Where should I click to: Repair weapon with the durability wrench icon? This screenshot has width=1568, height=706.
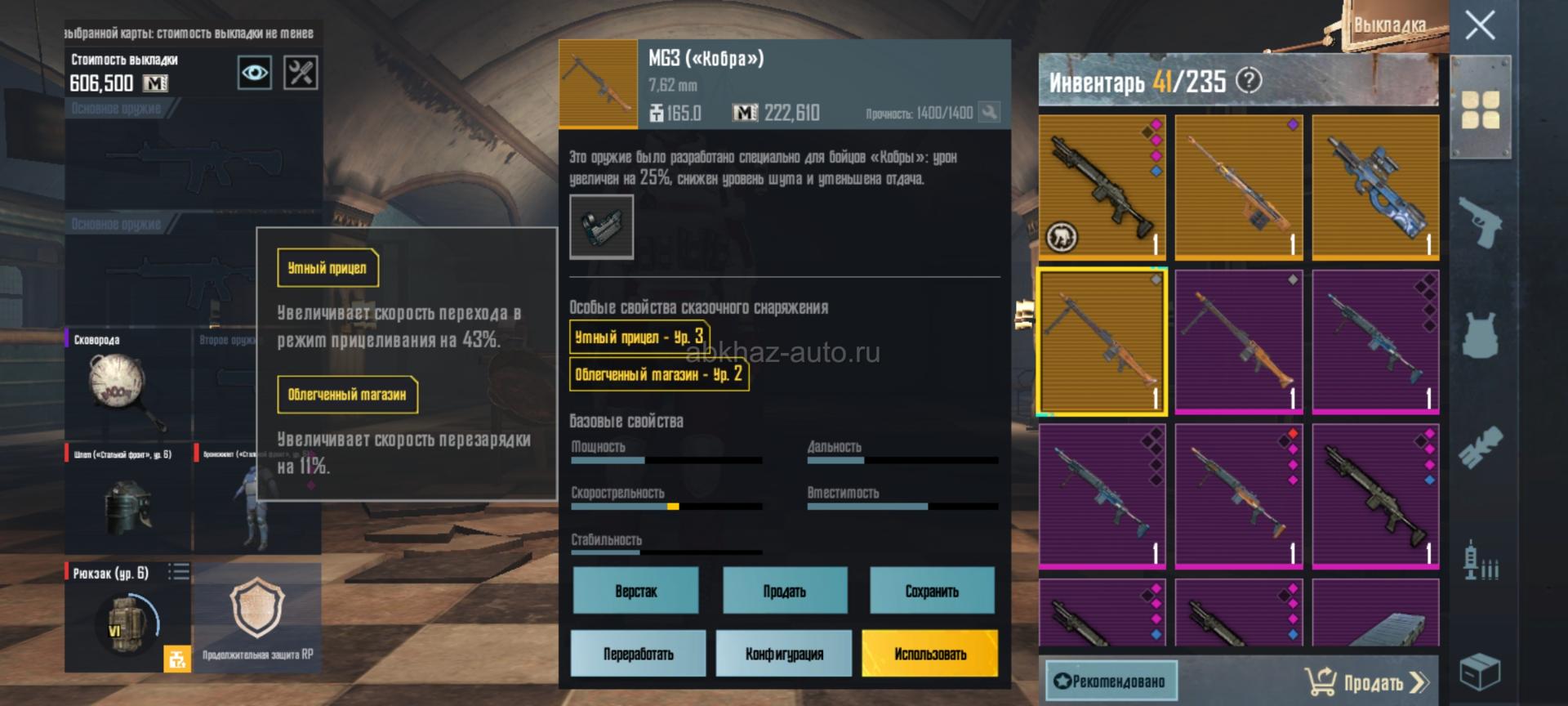pyautogui.click(x=989, y=113)
